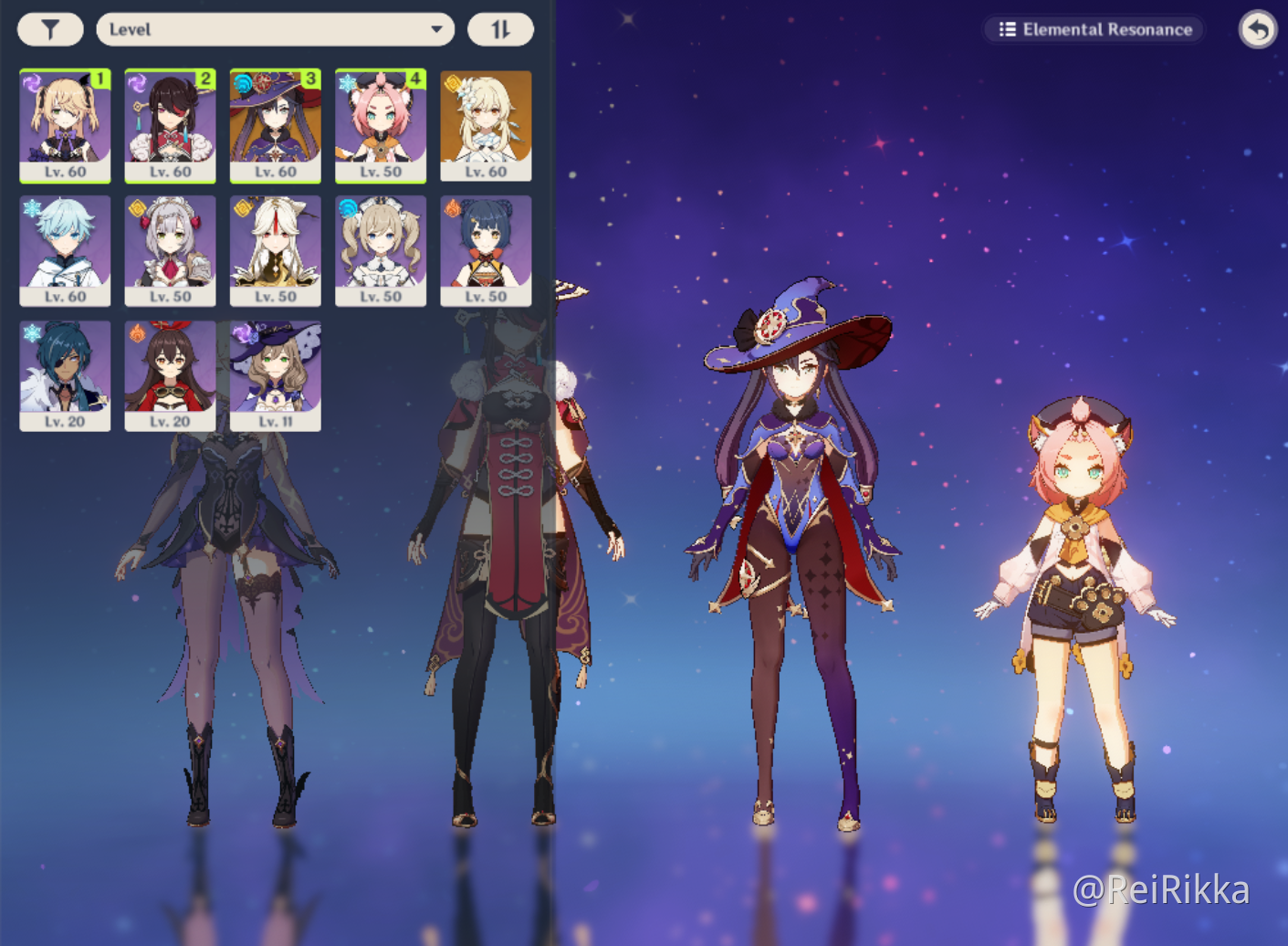
Task: Click the Electro icon on Lisa's portrait
Action: coord(242,334)
